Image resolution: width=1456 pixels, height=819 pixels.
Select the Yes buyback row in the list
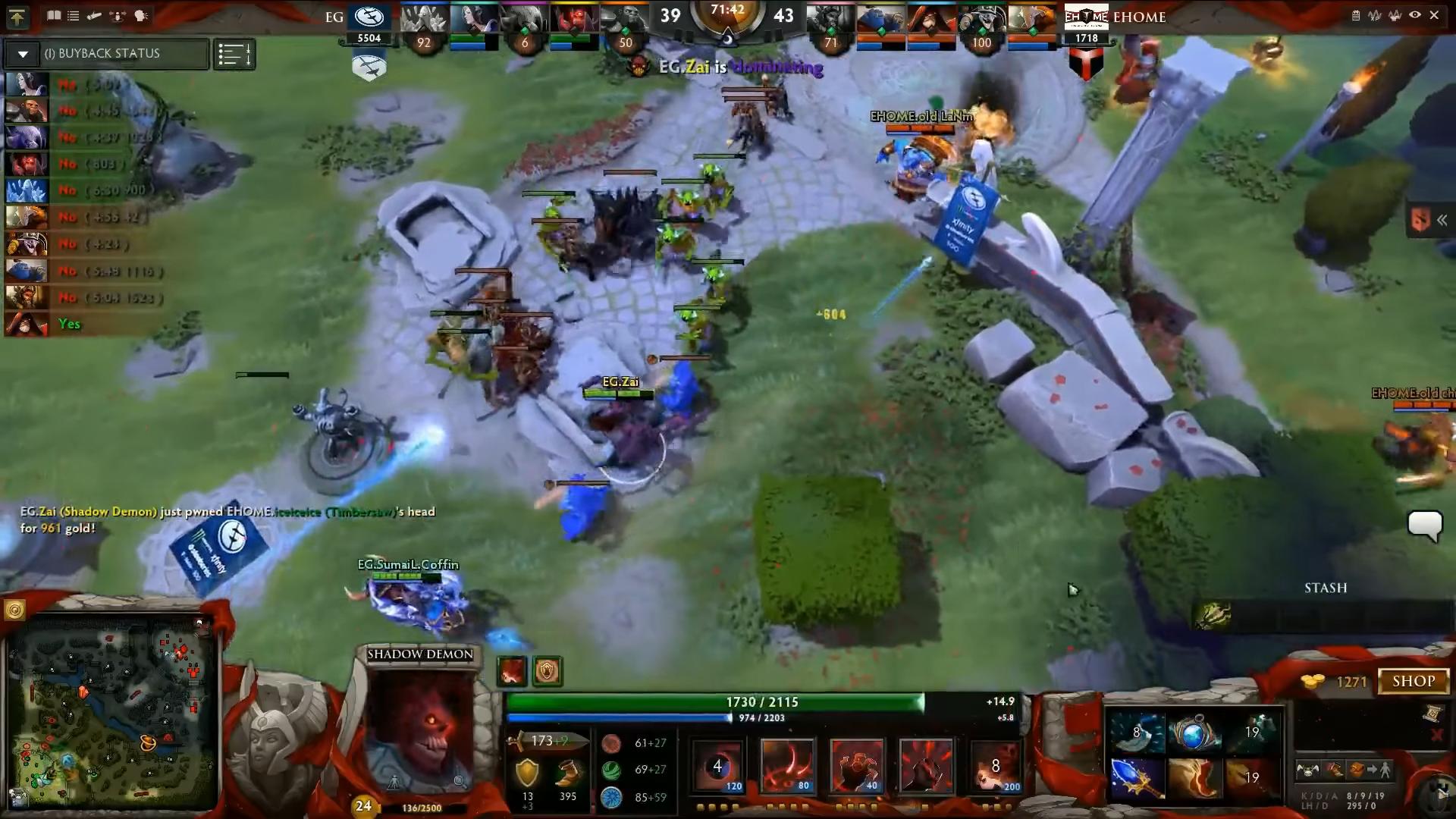68,324
